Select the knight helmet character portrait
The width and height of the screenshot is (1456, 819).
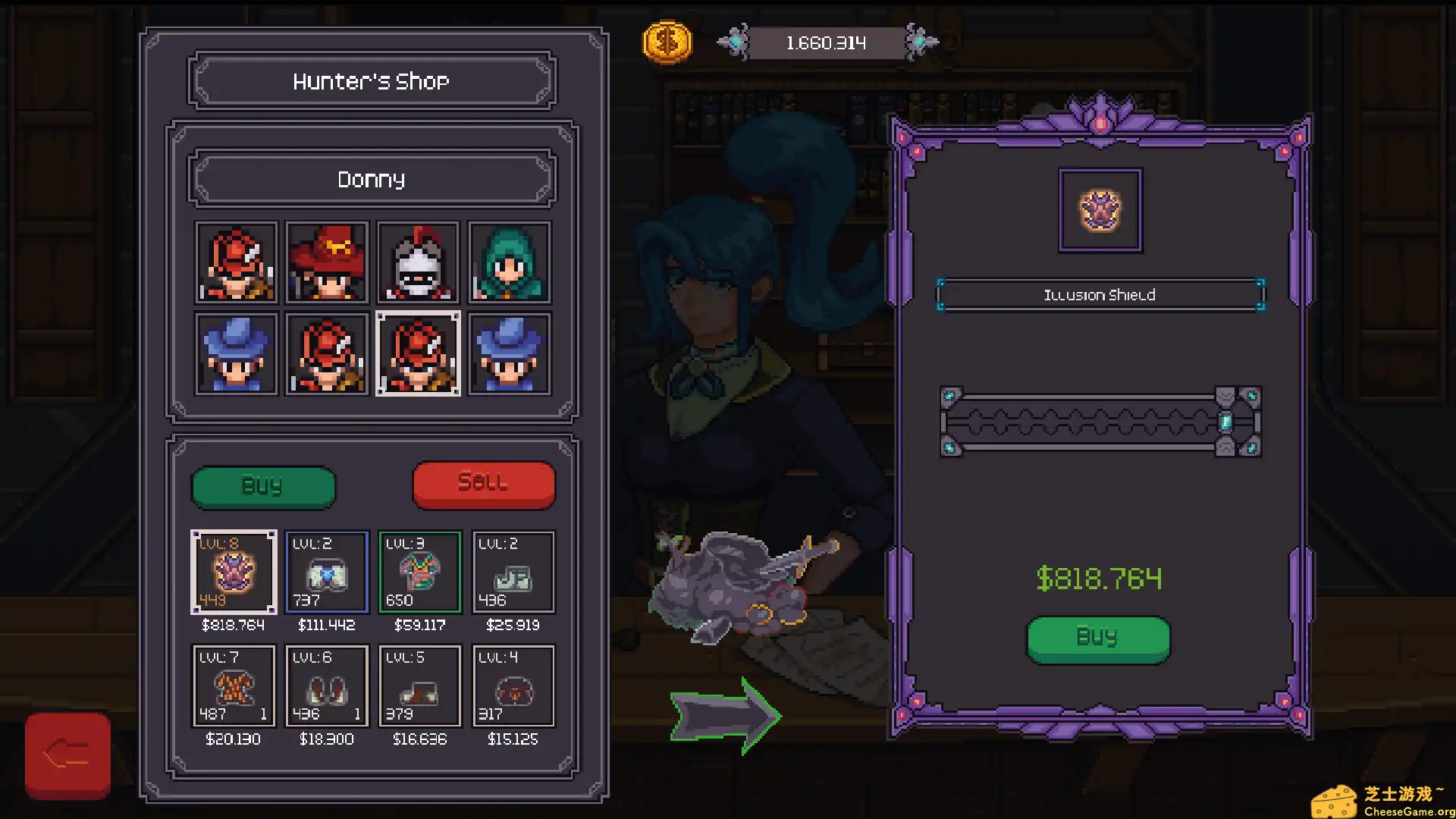[418, 262]
